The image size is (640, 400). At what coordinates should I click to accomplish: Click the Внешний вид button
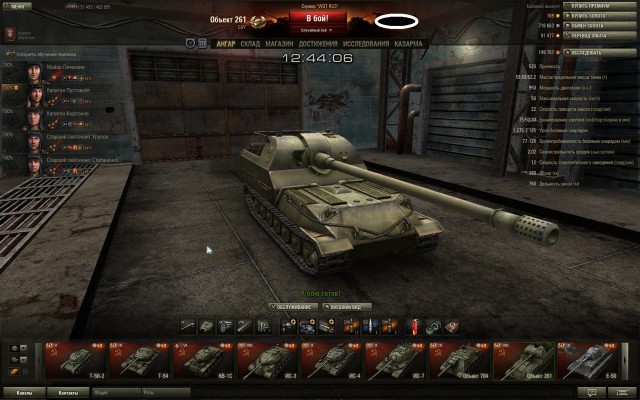(x=347, y=306)
